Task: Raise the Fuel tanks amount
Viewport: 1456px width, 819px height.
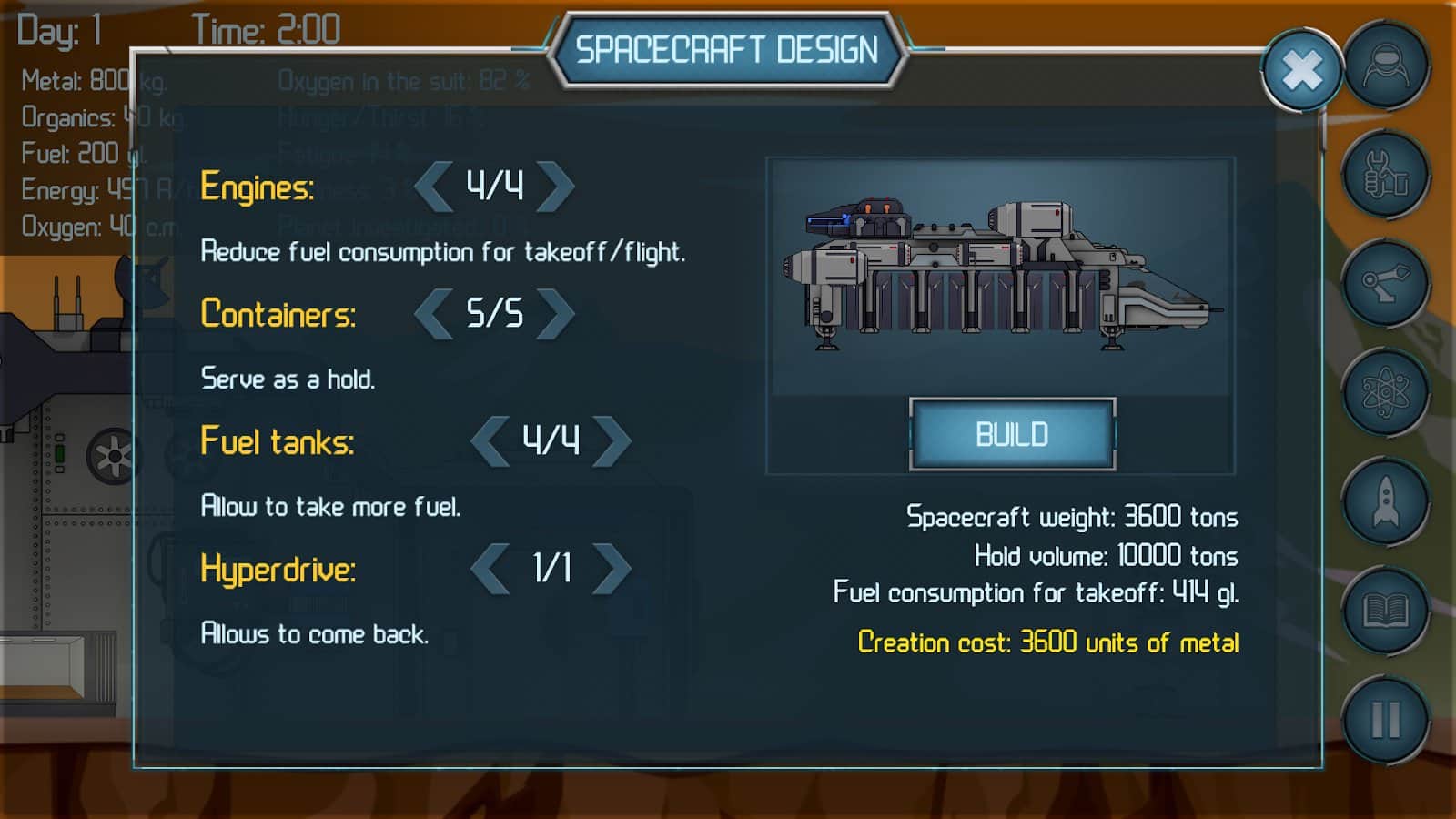Action: point(612,441)
